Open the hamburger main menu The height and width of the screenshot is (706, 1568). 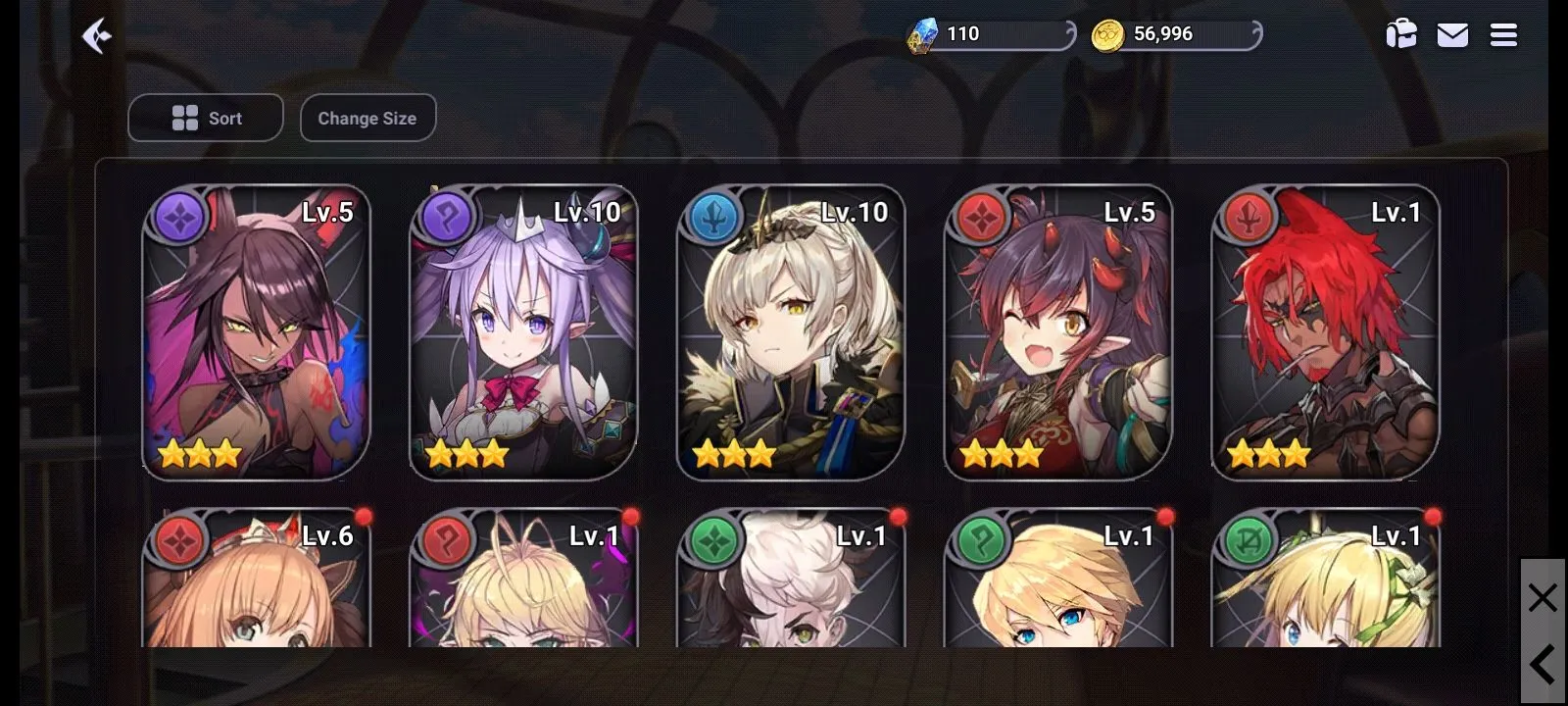1503,35
